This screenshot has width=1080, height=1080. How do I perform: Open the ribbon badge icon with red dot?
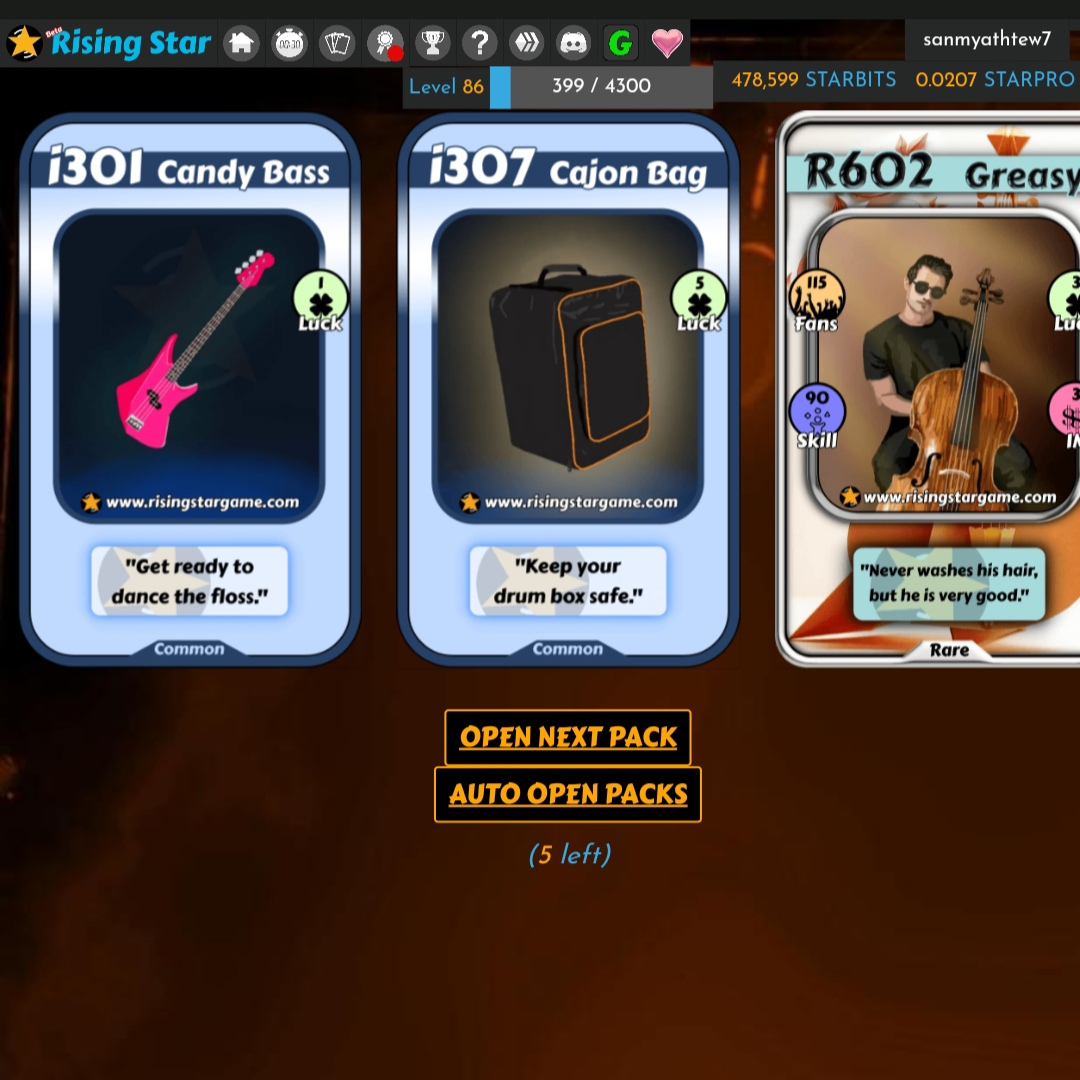point(385,43)
